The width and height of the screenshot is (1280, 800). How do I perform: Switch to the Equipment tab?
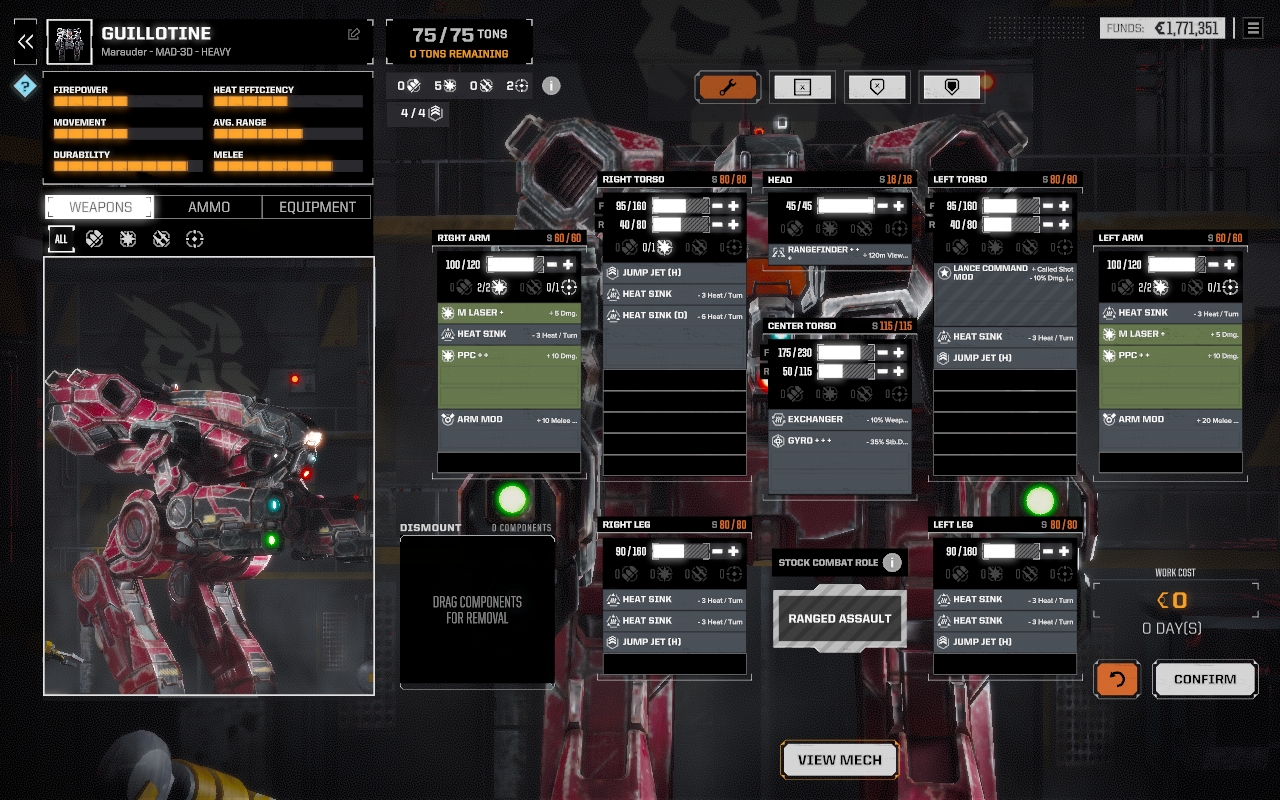coord(317,207)
